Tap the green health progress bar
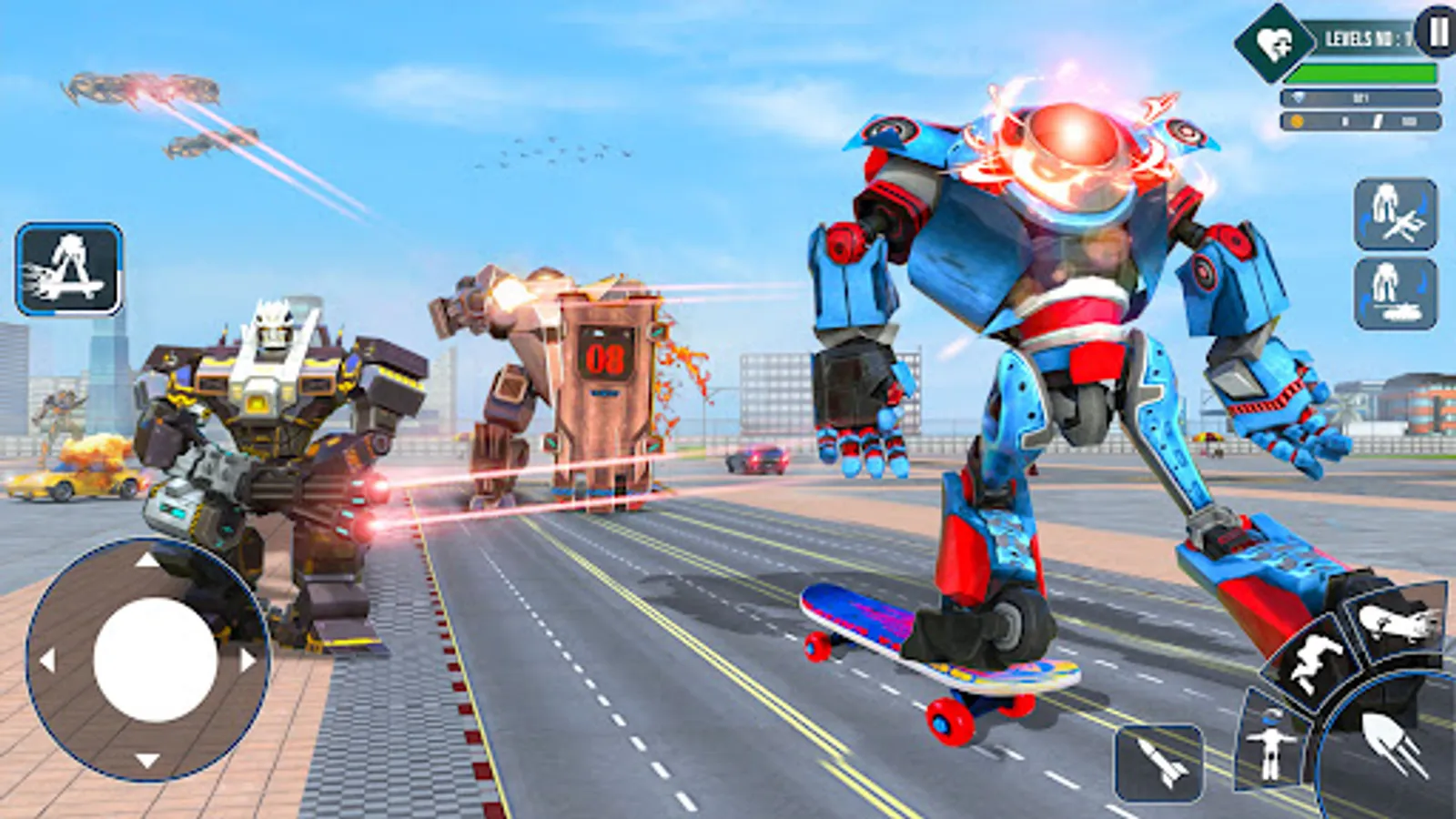Screen dimensions: 1456x819 pyautogui.click(x=1360, y=73)
